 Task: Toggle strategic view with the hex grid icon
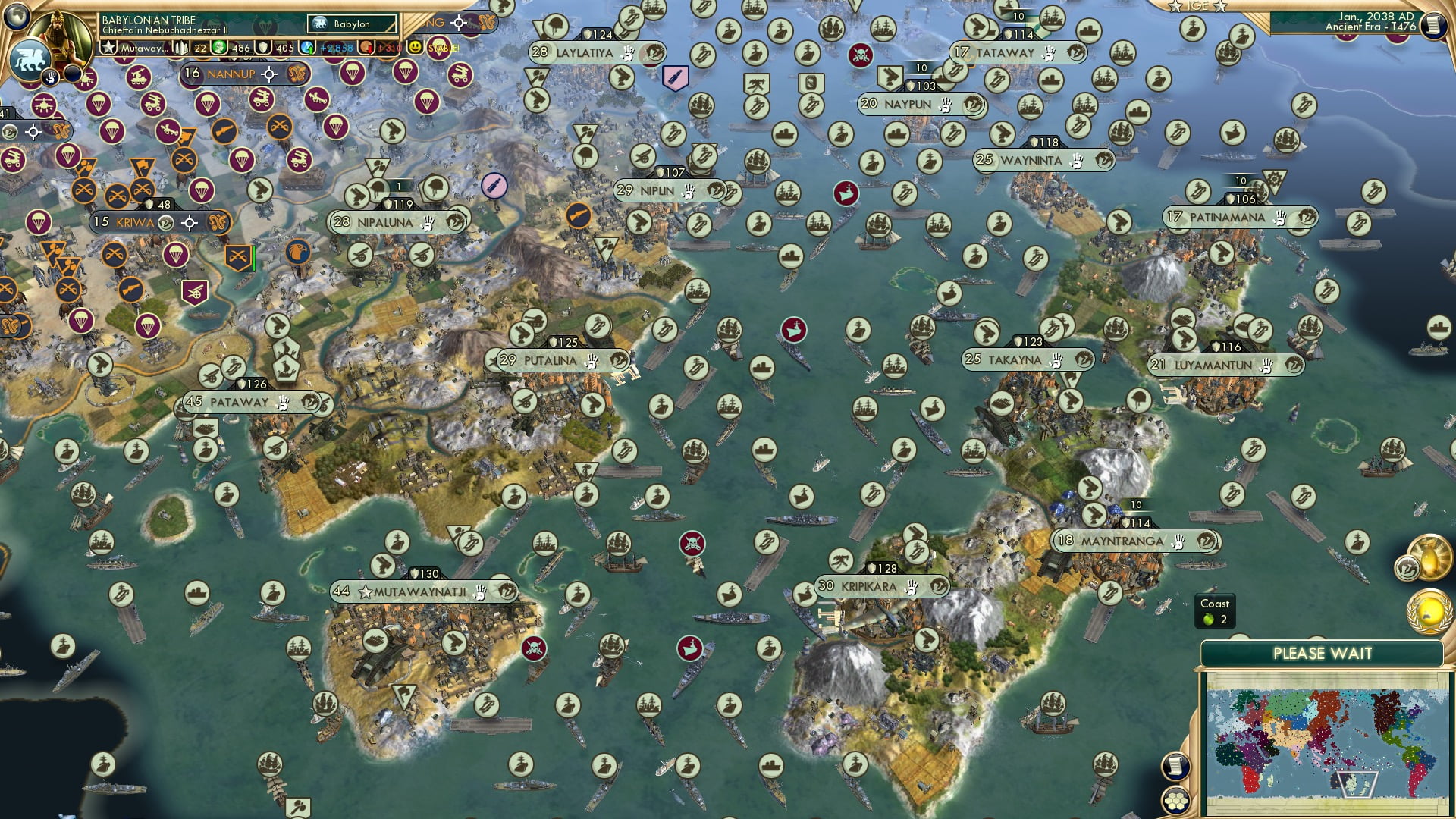(x=1176, y=801)
